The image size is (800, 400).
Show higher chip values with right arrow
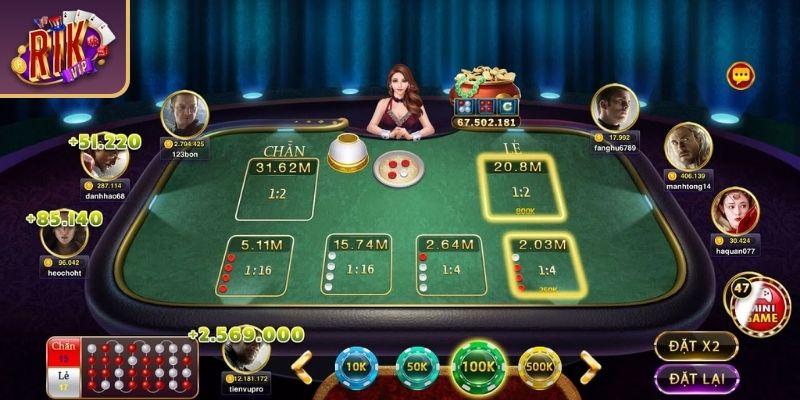point(589,367)
